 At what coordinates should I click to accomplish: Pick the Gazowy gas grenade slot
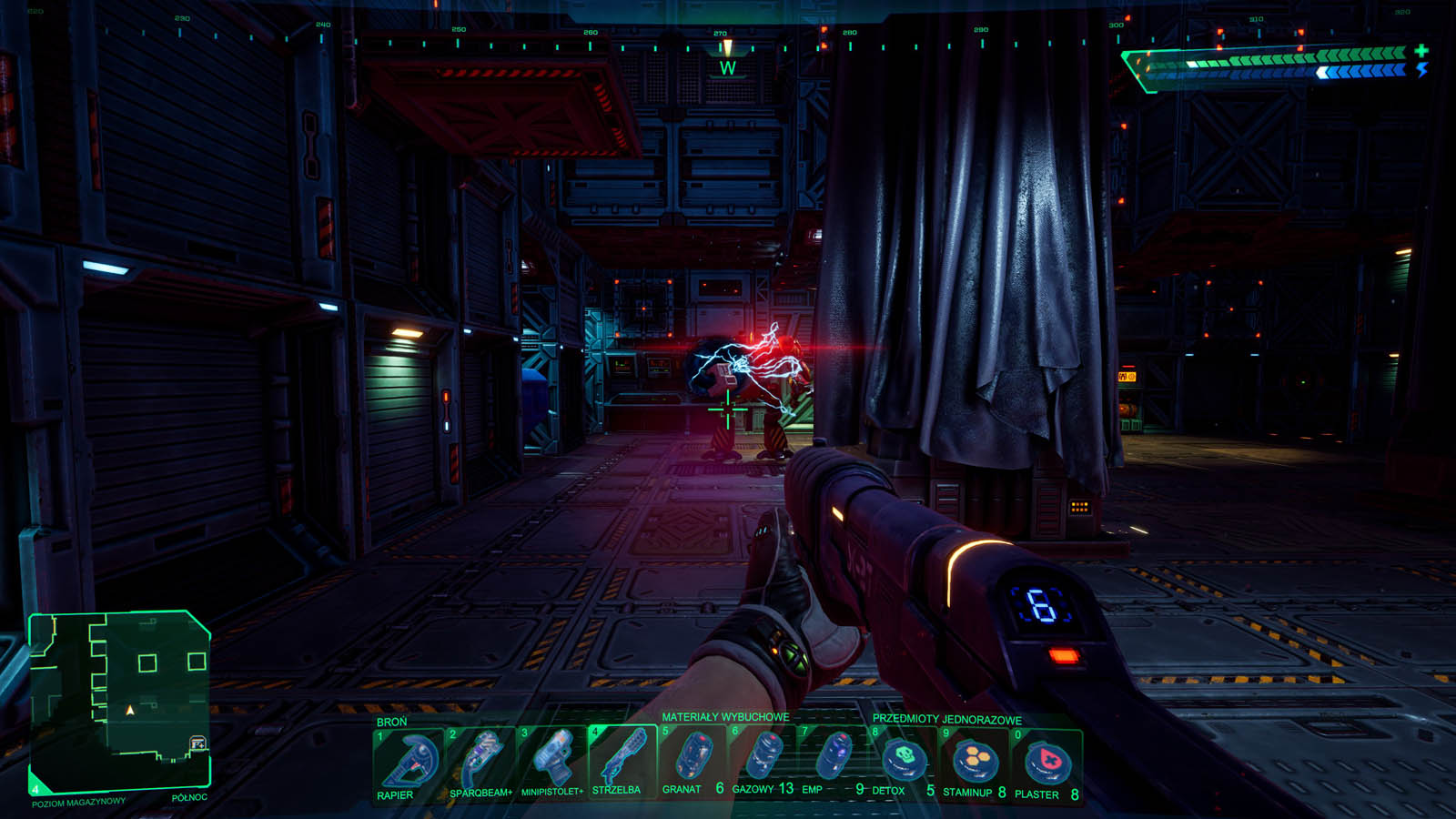(x=763, y=761)
